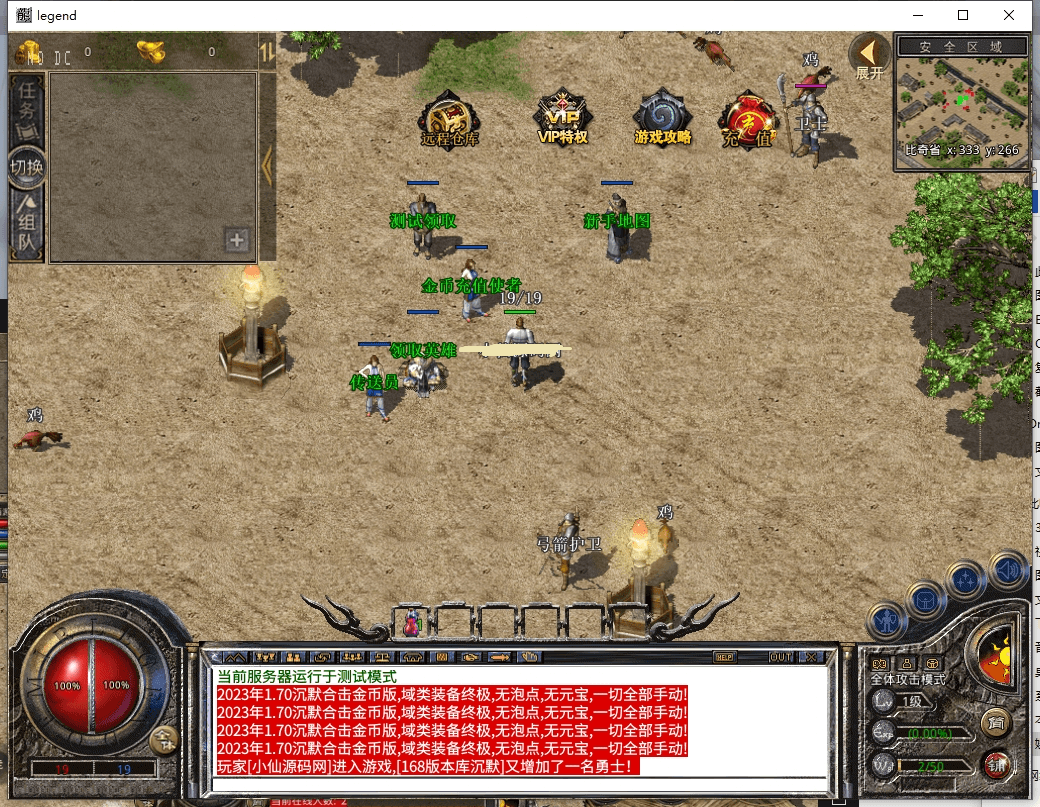Viewport: 1040px width, 807px height.
Task: Click the HELP button on the chat bar
Action: 725,657
